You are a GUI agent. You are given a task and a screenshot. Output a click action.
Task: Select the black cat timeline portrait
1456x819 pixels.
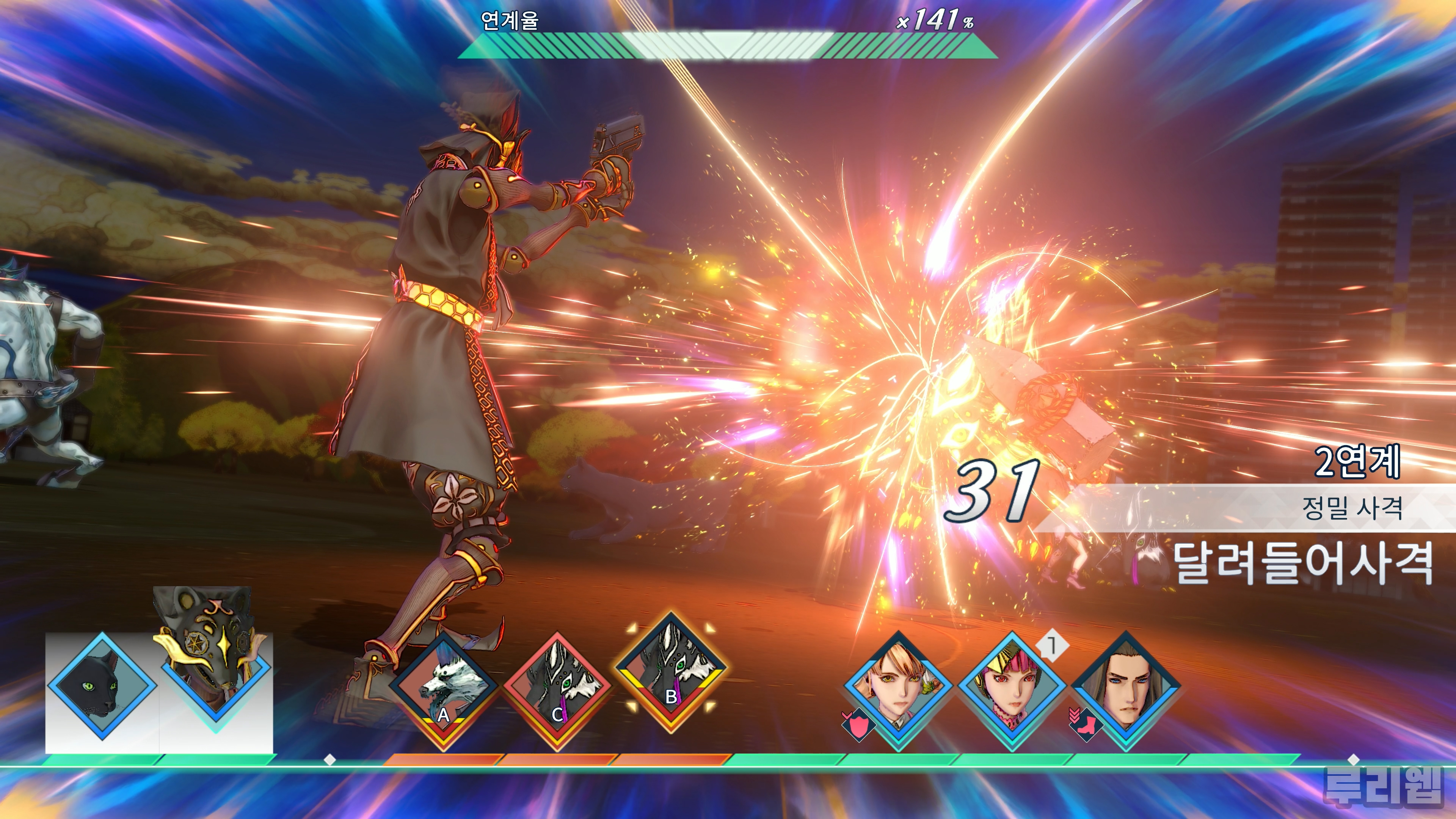102,687
